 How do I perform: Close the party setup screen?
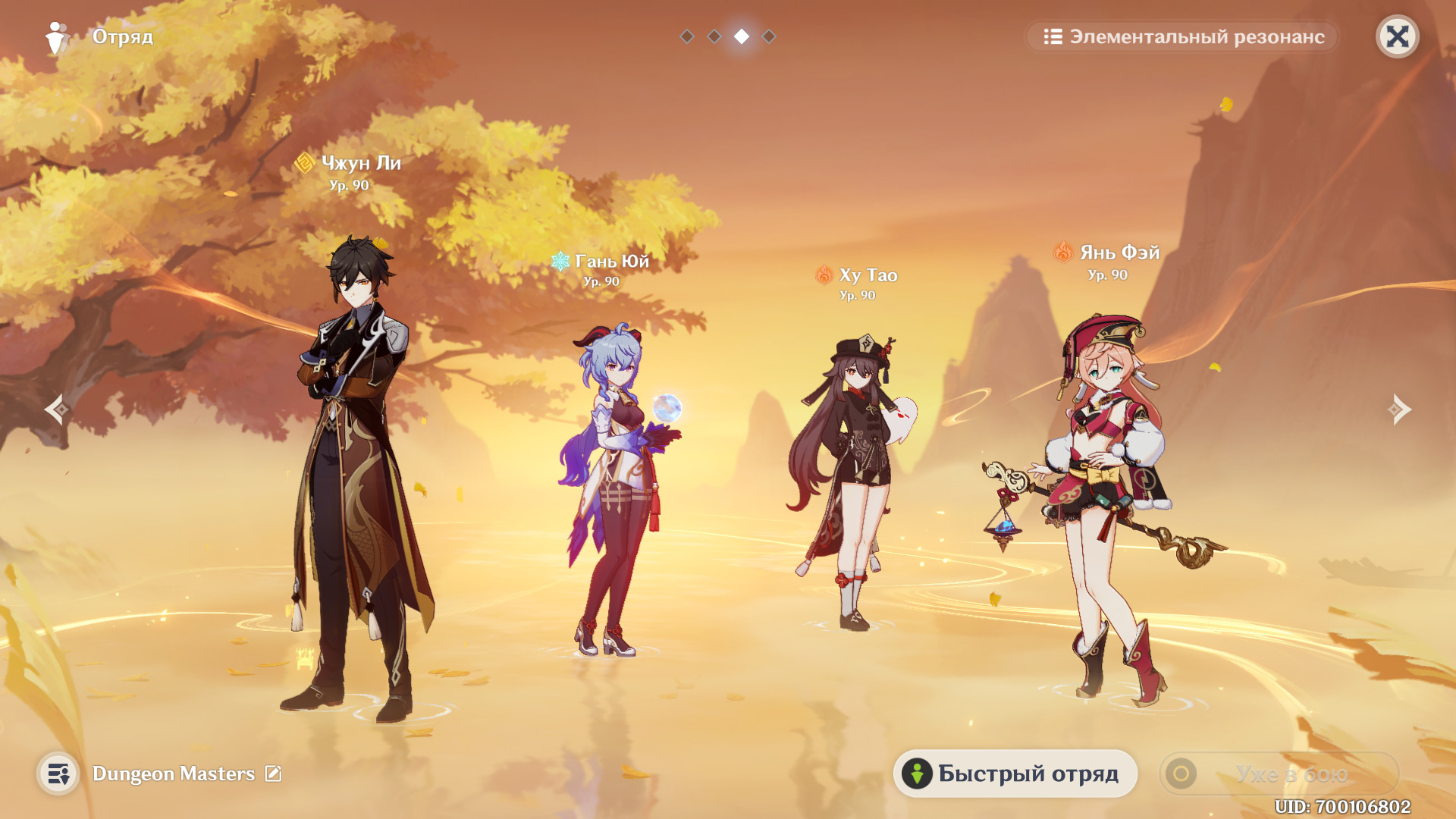[x=1397, y=36]
